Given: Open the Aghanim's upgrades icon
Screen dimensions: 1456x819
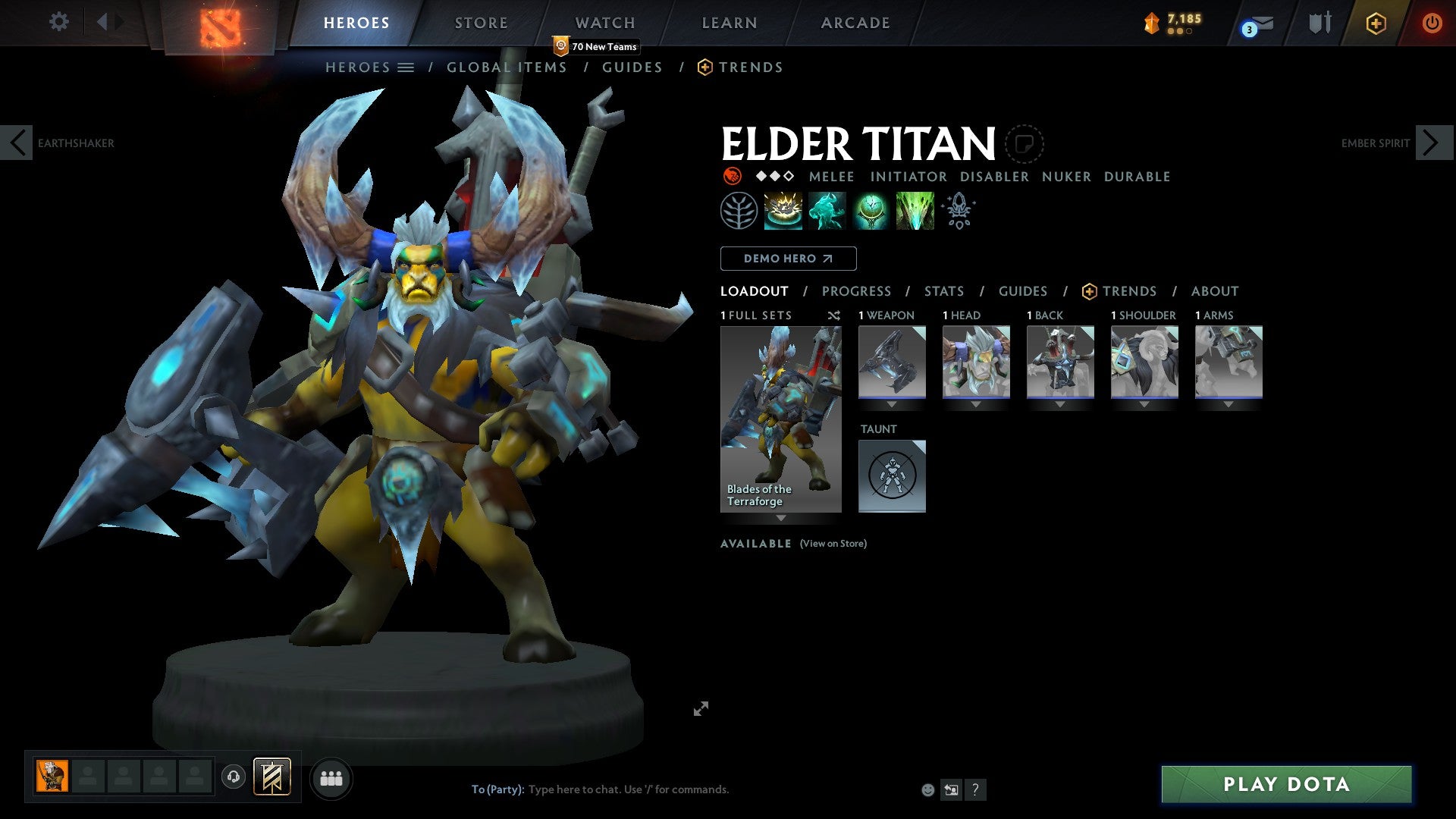Looking at the screenshot, I should point(958,210).
